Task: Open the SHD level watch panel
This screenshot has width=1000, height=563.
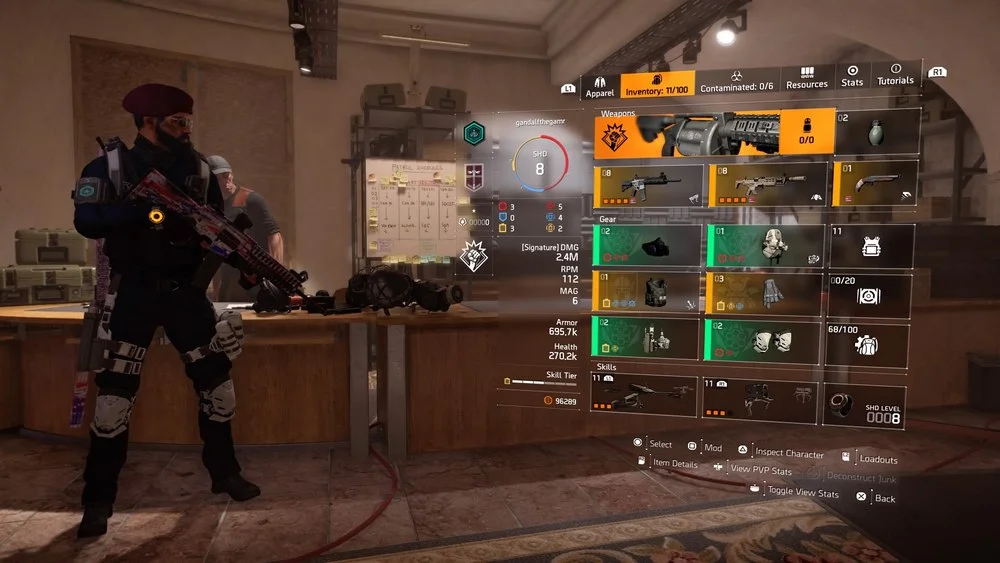Action: pyautogui.click(x=865, y=408)
